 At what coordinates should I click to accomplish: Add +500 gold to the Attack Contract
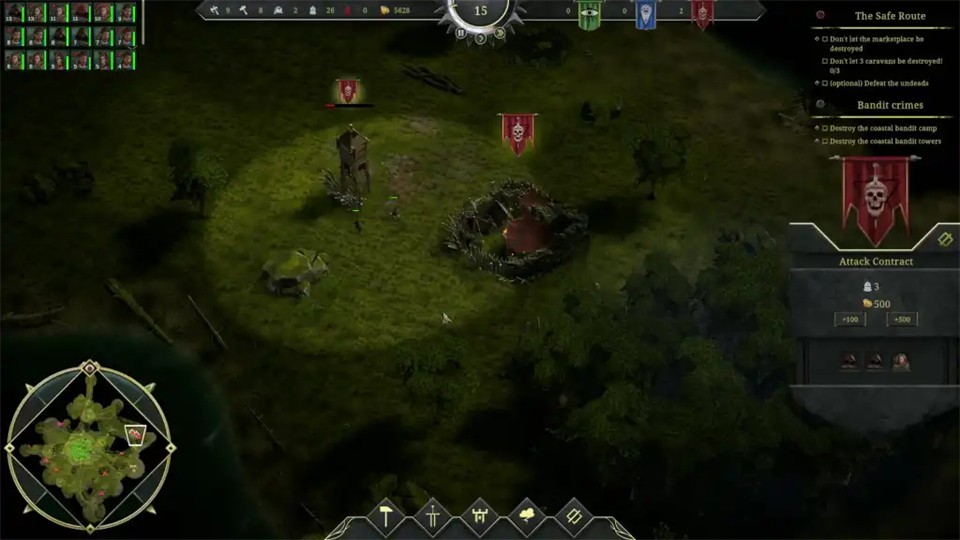tap(901, 320)
